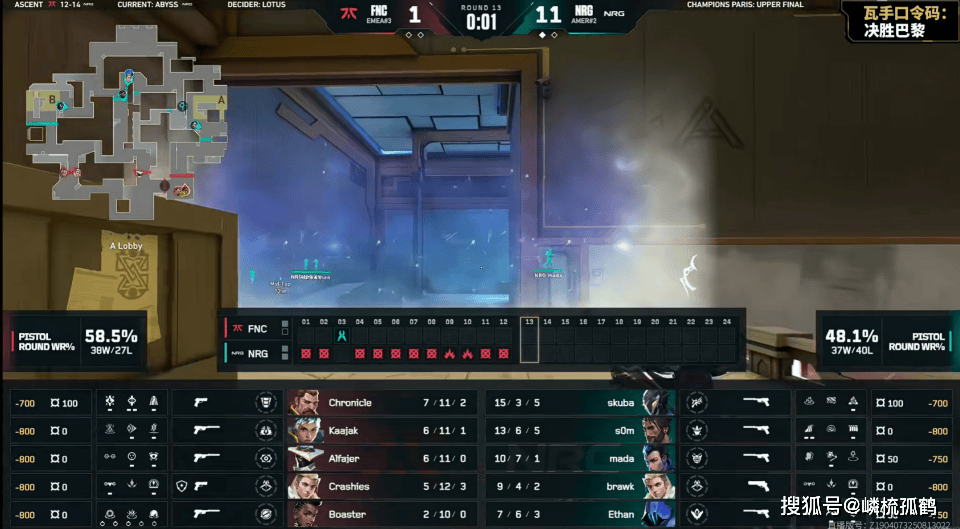Choose s0m in the scoreboard

(580, 431)
